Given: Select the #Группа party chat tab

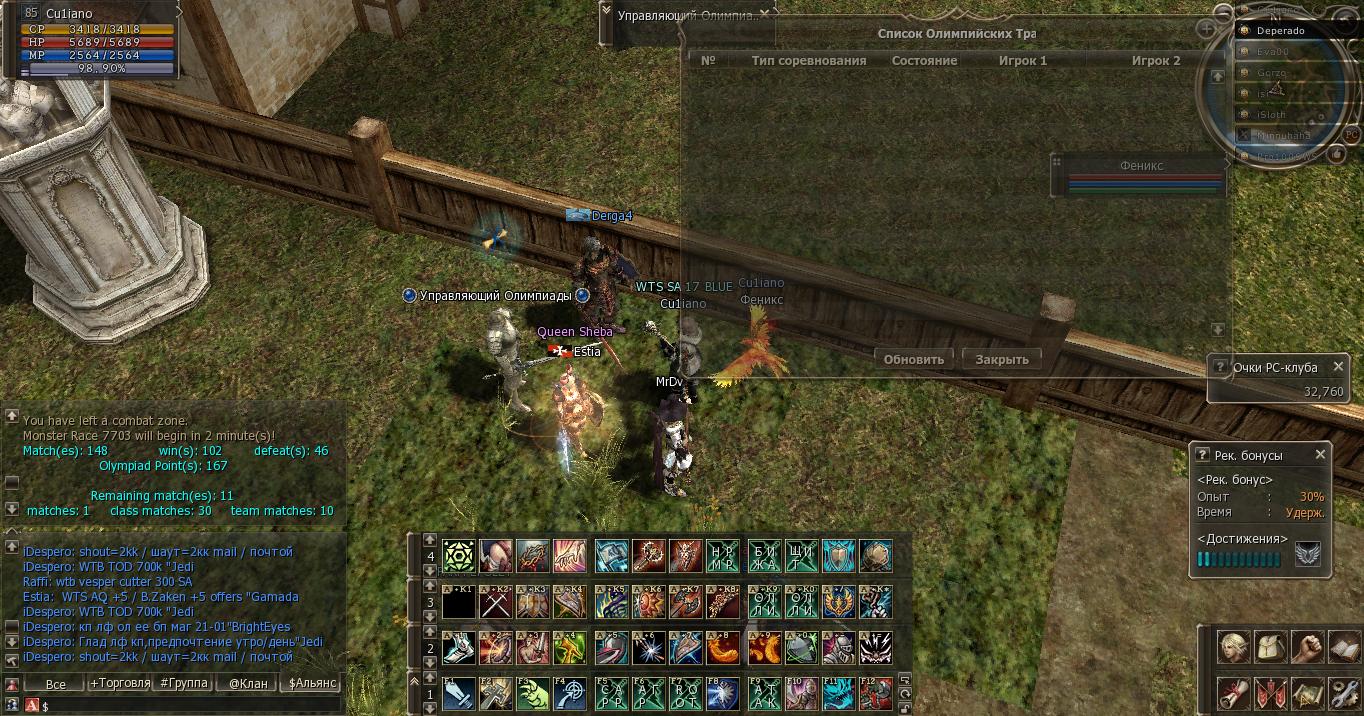Looking at the screenshot, I should pos(183,684).
